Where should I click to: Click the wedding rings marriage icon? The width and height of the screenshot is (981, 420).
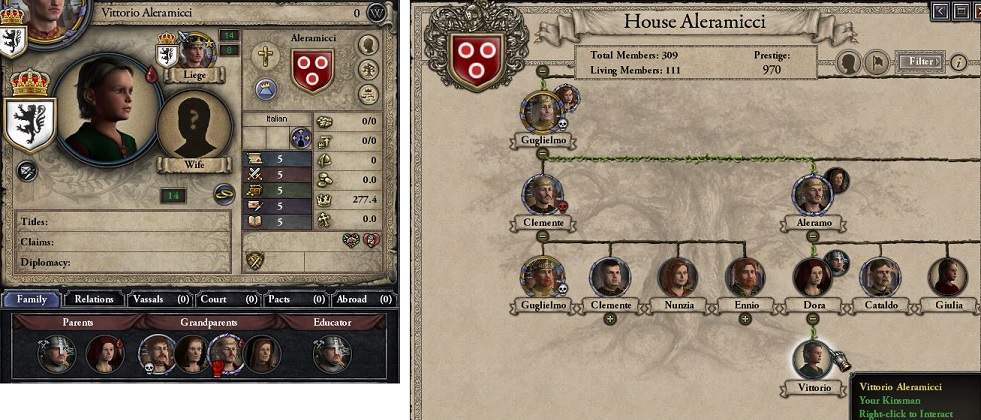pyautogui.click(x=224, y=196)
